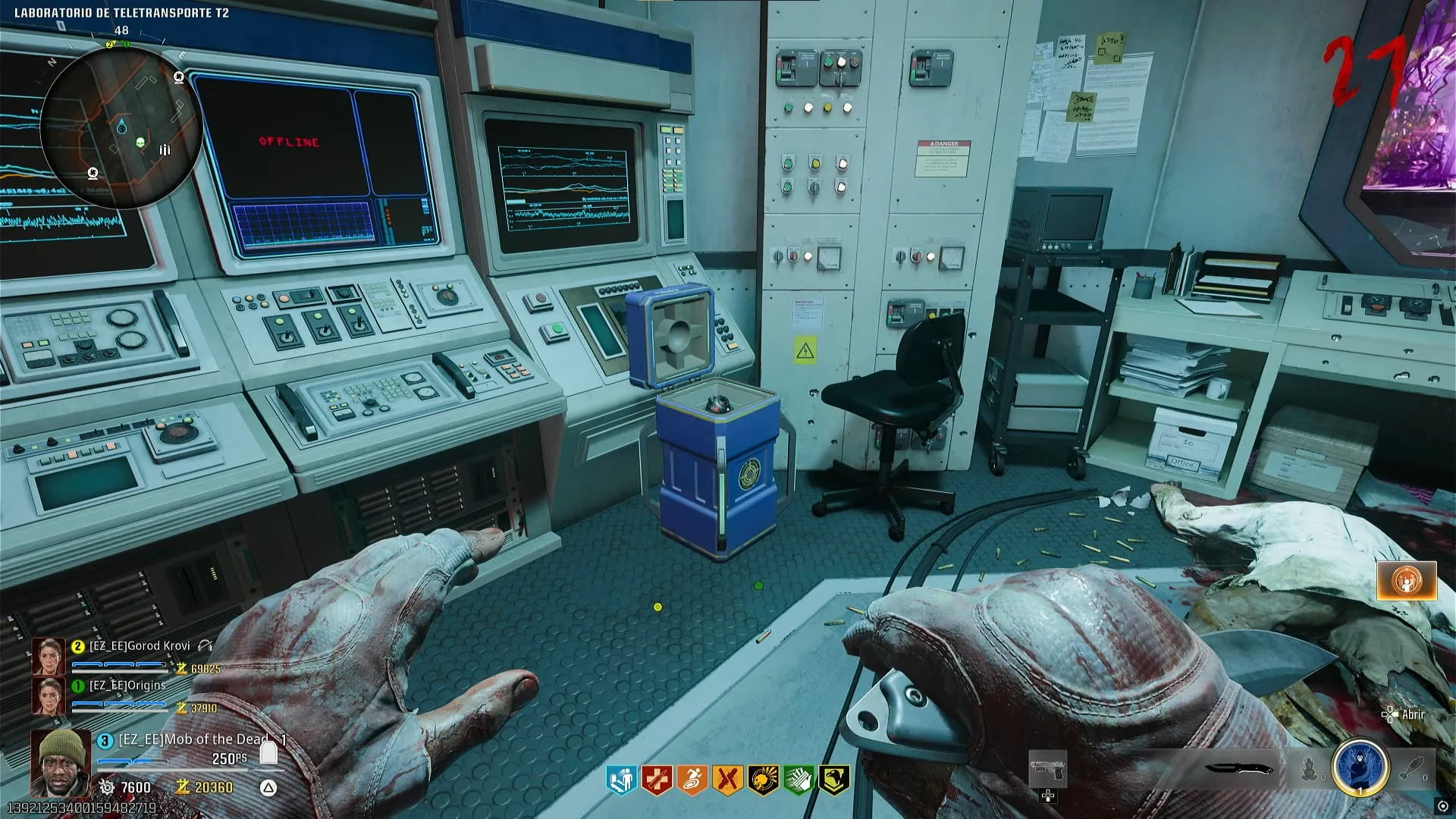Click the Mob of the Dead beanie portrait
The width and height of the screenshot is (1456, 819).
(x=61, y=762)
